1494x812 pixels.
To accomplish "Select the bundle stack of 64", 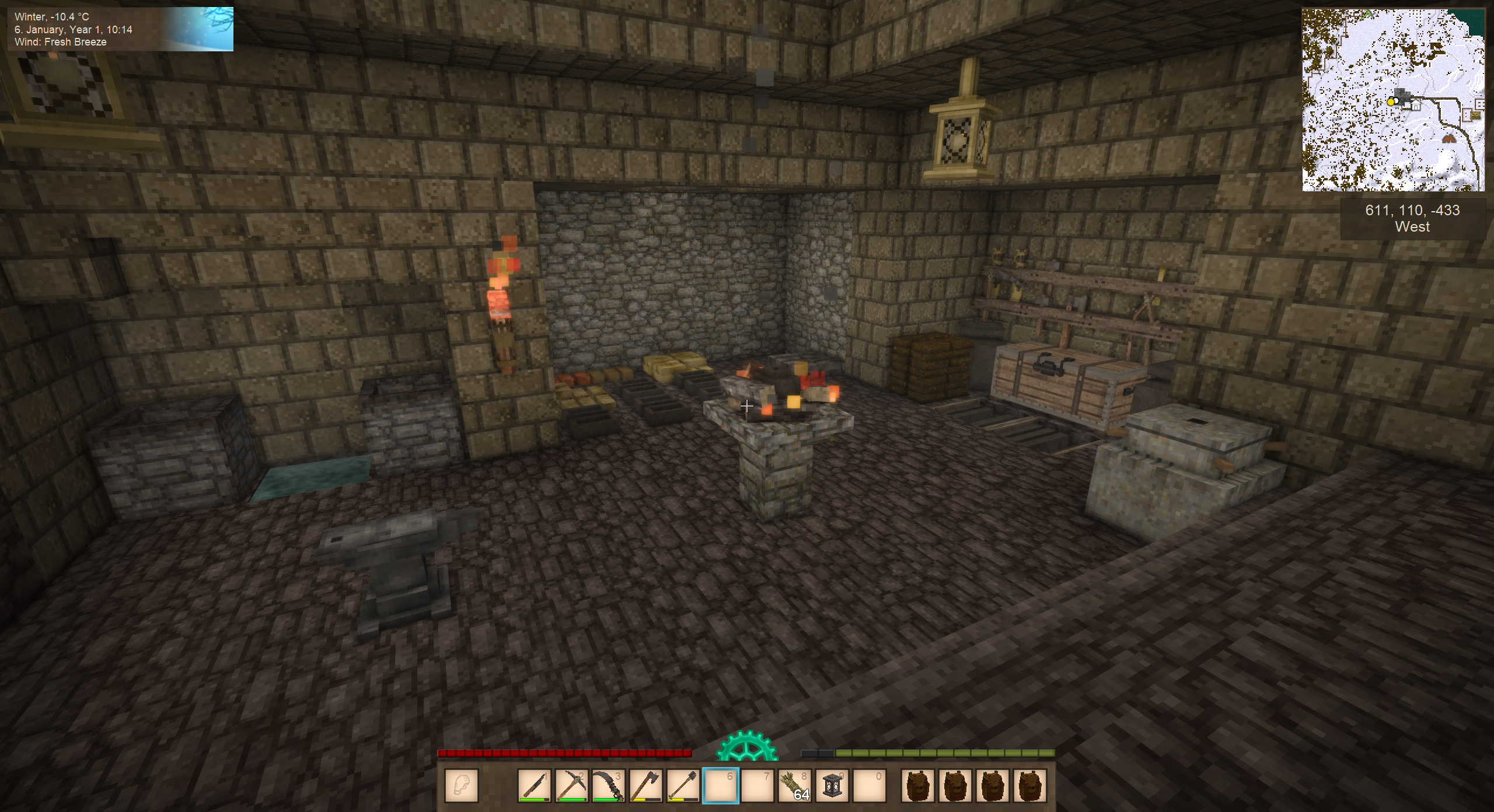I will coord(795,785).
